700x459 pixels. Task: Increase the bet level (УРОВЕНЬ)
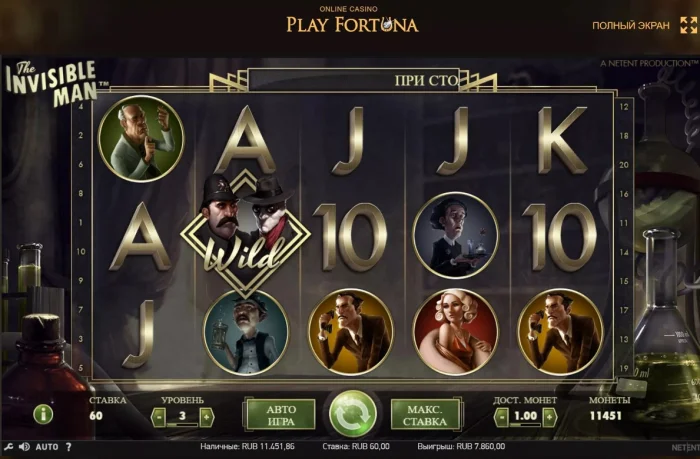coord(206,415)
